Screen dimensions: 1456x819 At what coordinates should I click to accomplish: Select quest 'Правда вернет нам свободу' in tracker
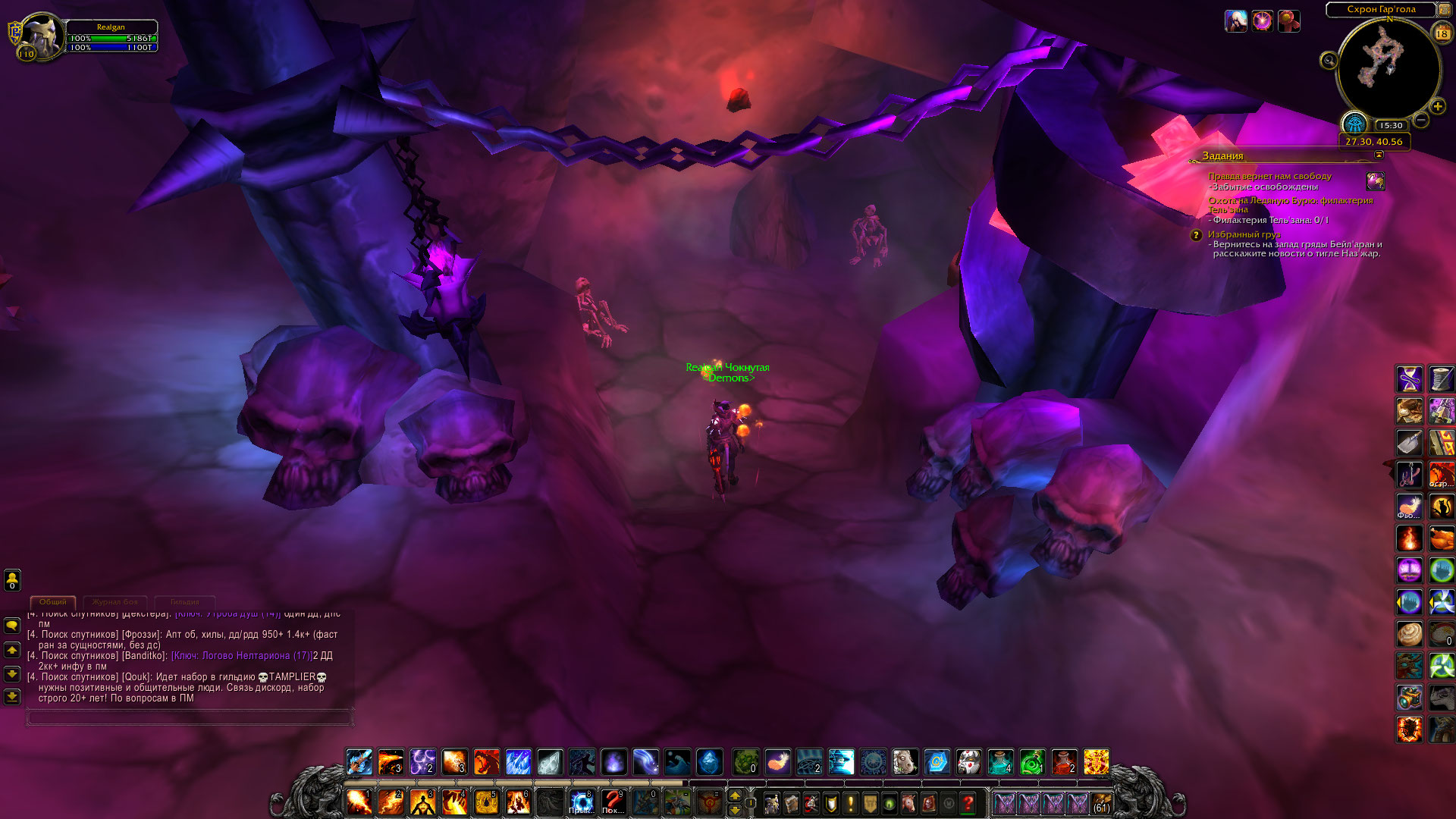1269,176
